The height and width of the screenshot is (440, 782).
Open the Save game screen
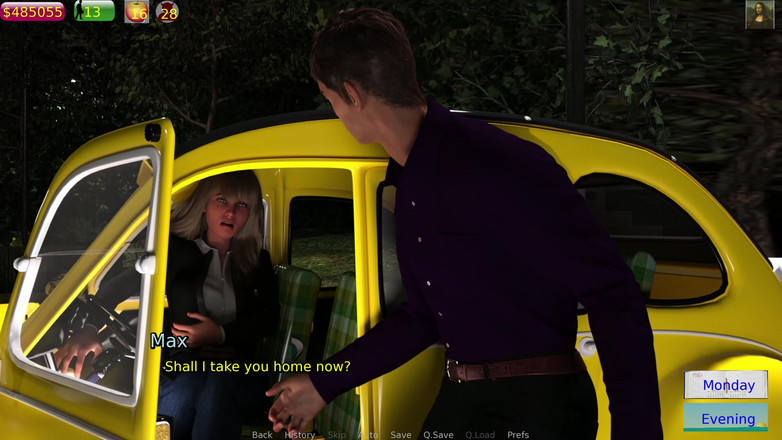click(401, 435)
